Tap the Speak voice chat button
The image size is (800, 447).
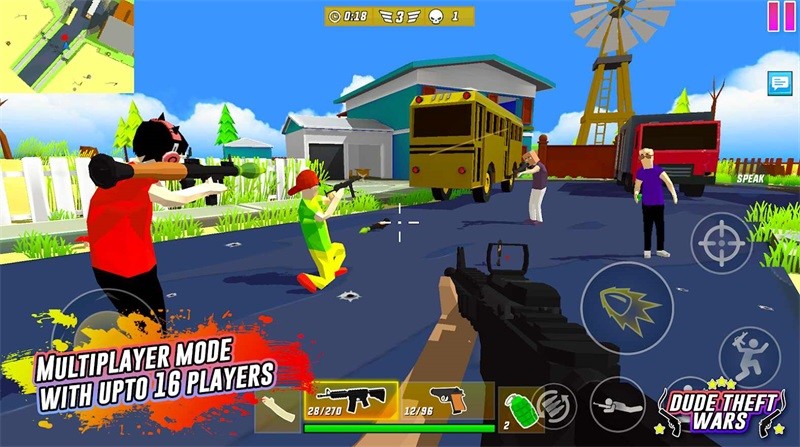(750, 178)
